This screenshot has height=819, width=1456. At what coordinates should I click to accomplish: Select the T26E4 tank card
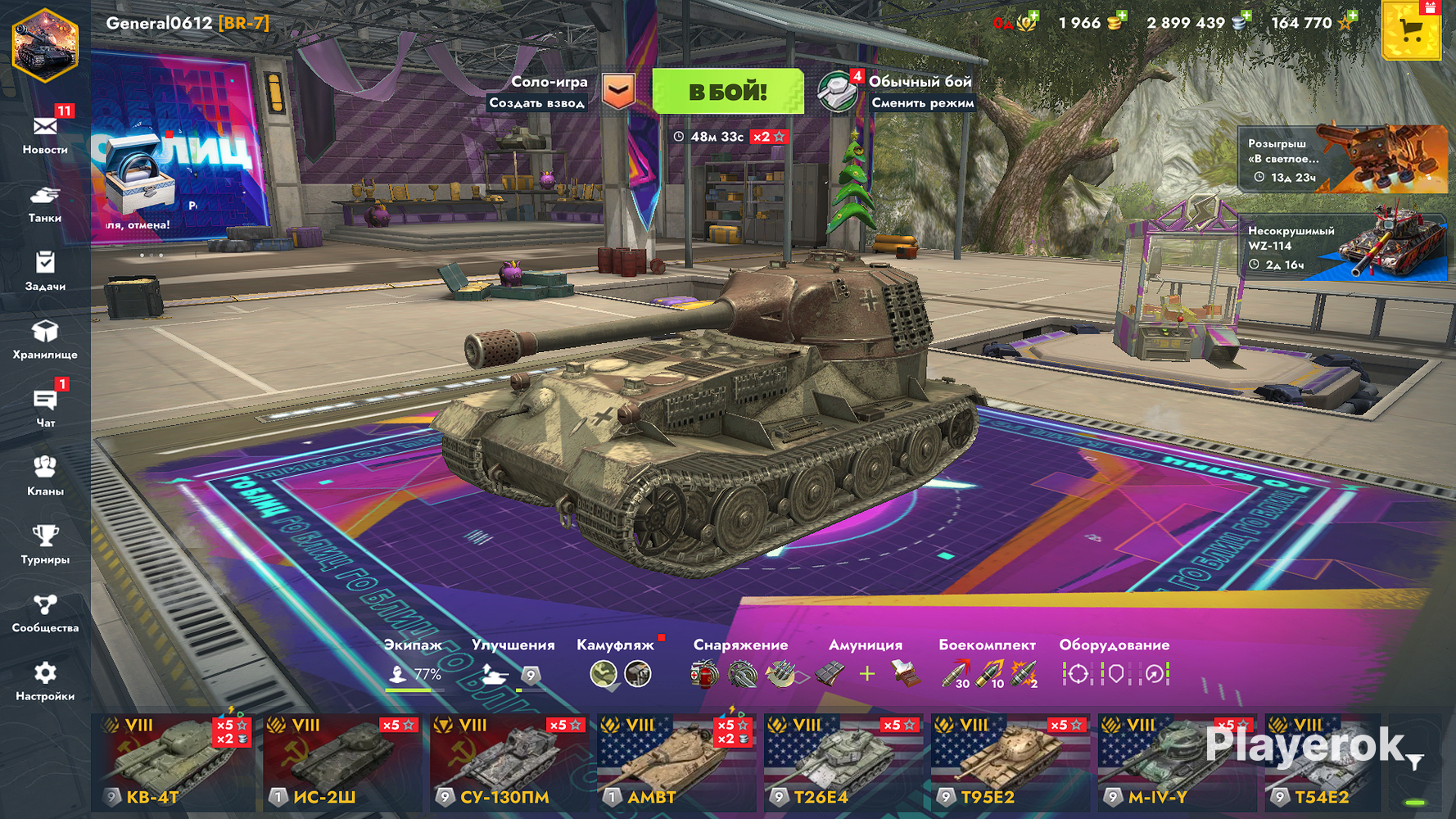pyautogui.click(x=842, y=762)
